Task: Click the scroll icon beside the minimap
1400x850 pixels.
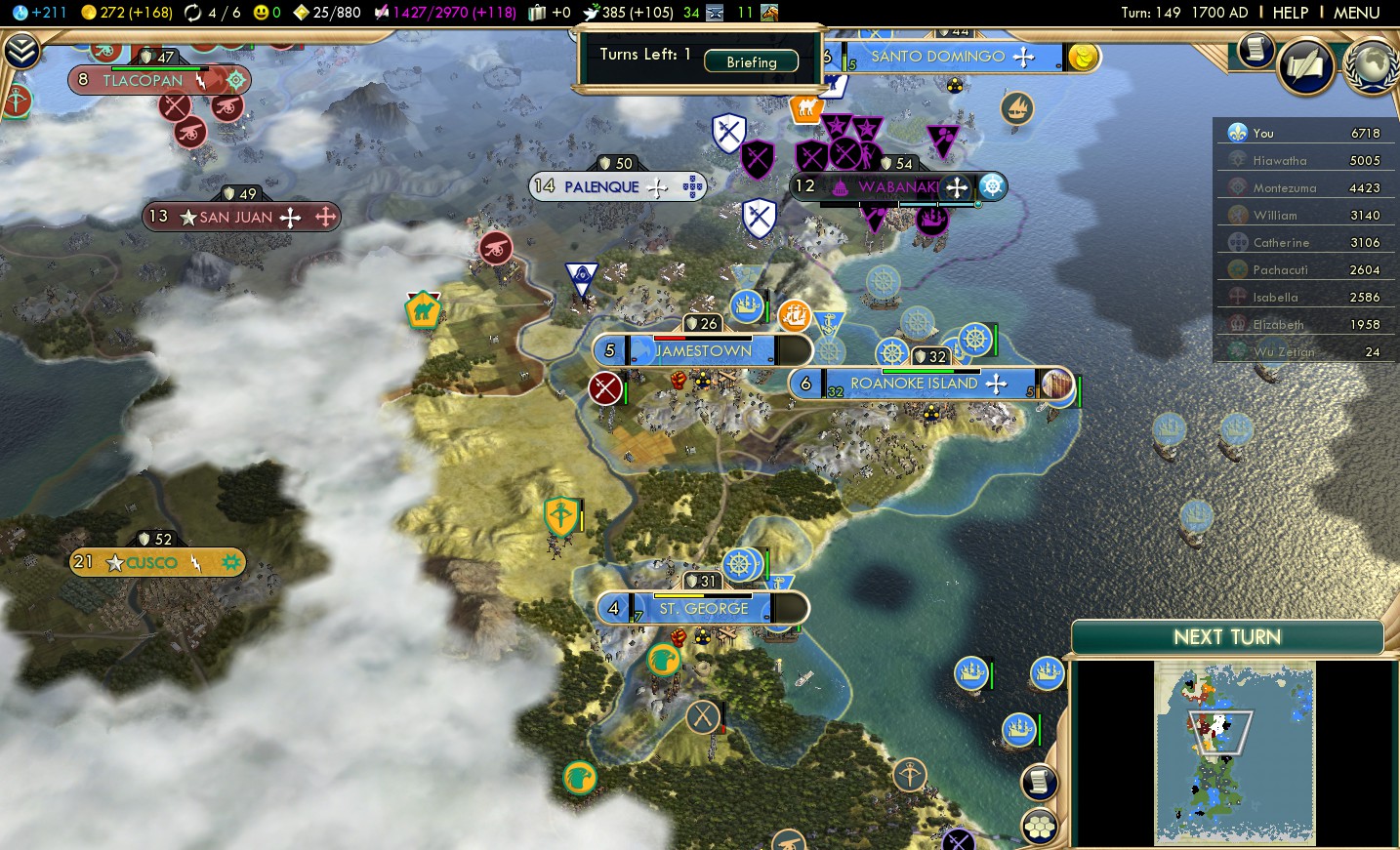Action: 1040,781
